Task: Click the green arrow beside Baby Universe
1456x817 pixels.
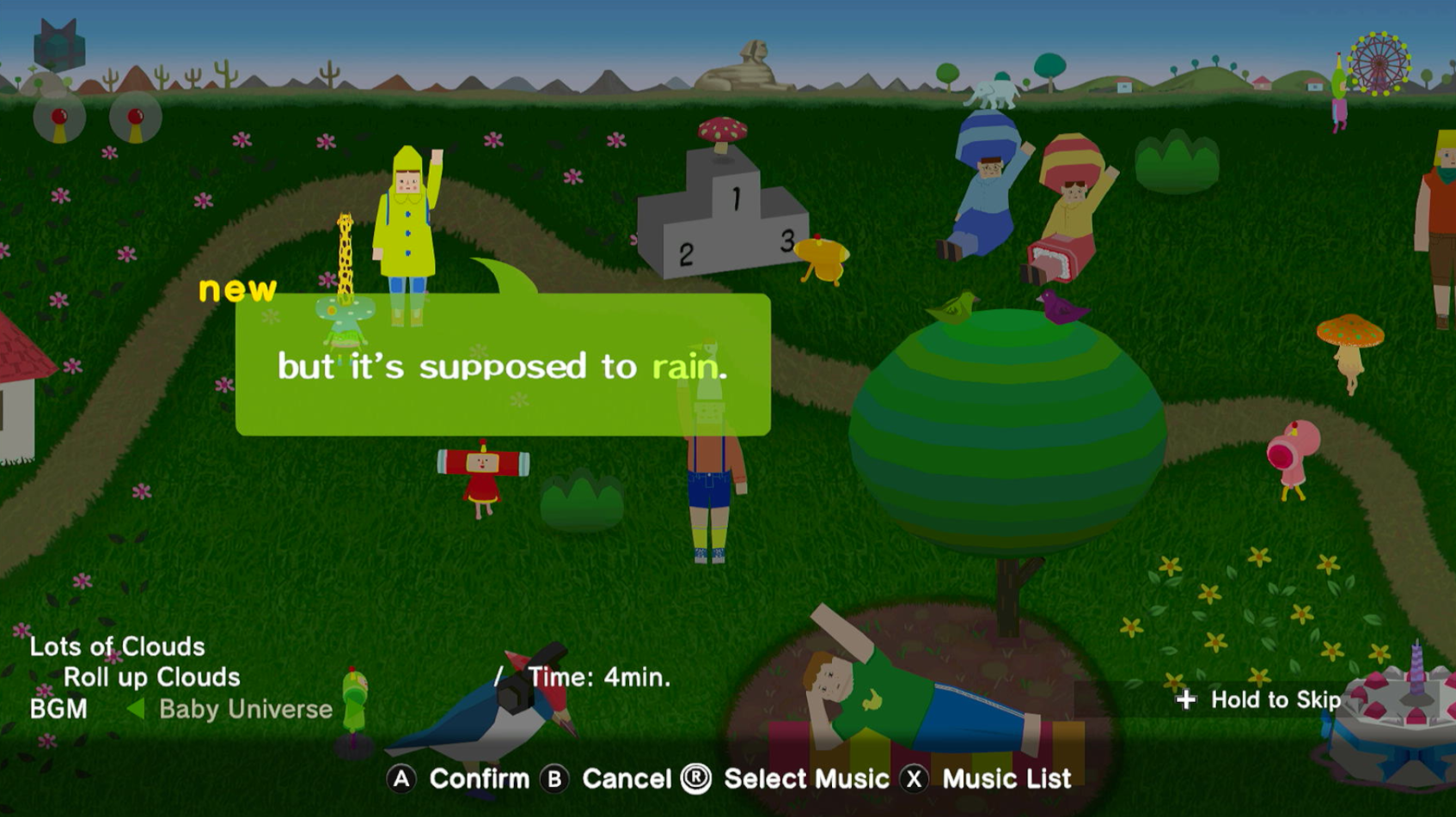Action: pyautogui.click(x=135, y=710)
